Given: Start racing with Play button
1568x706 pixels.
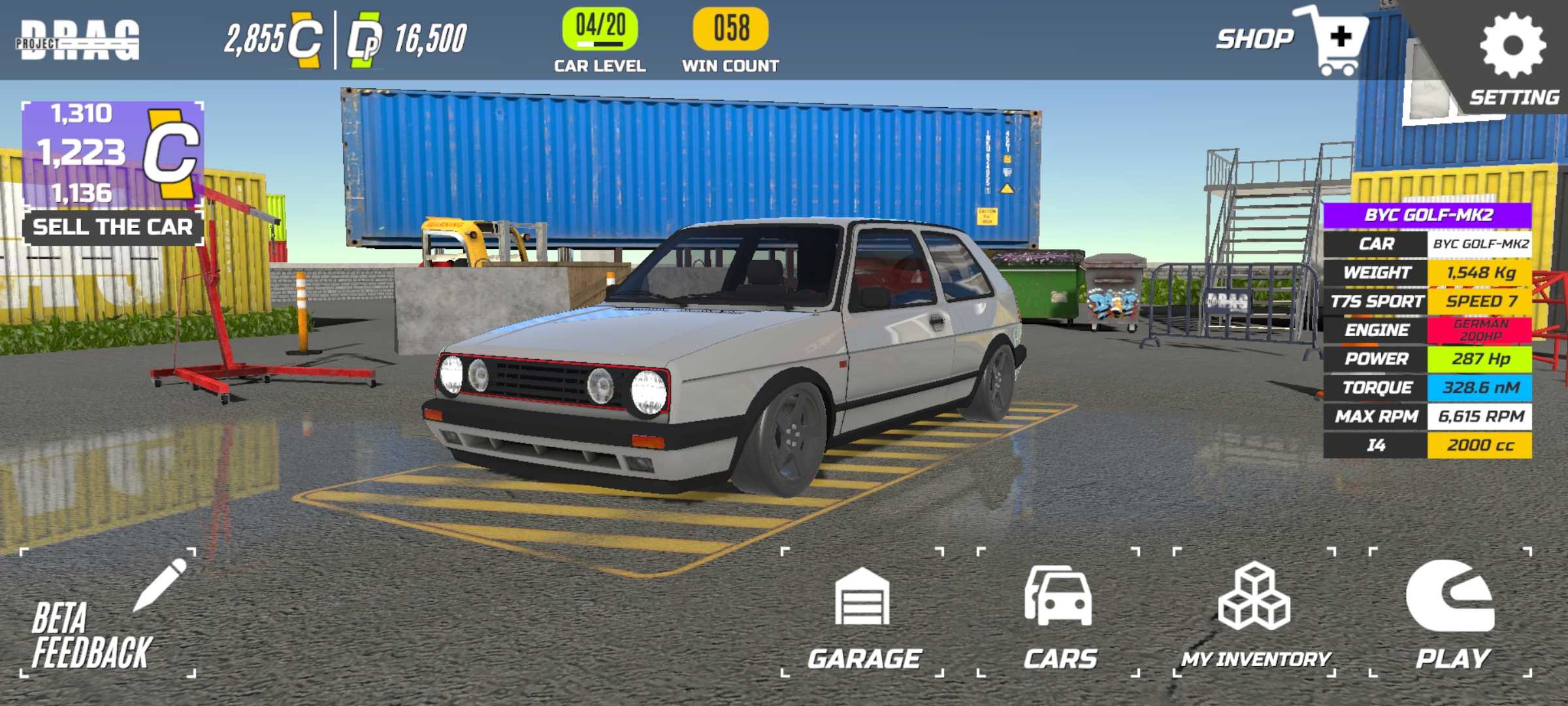Looking at the screenshot, I should (1451, 614).
